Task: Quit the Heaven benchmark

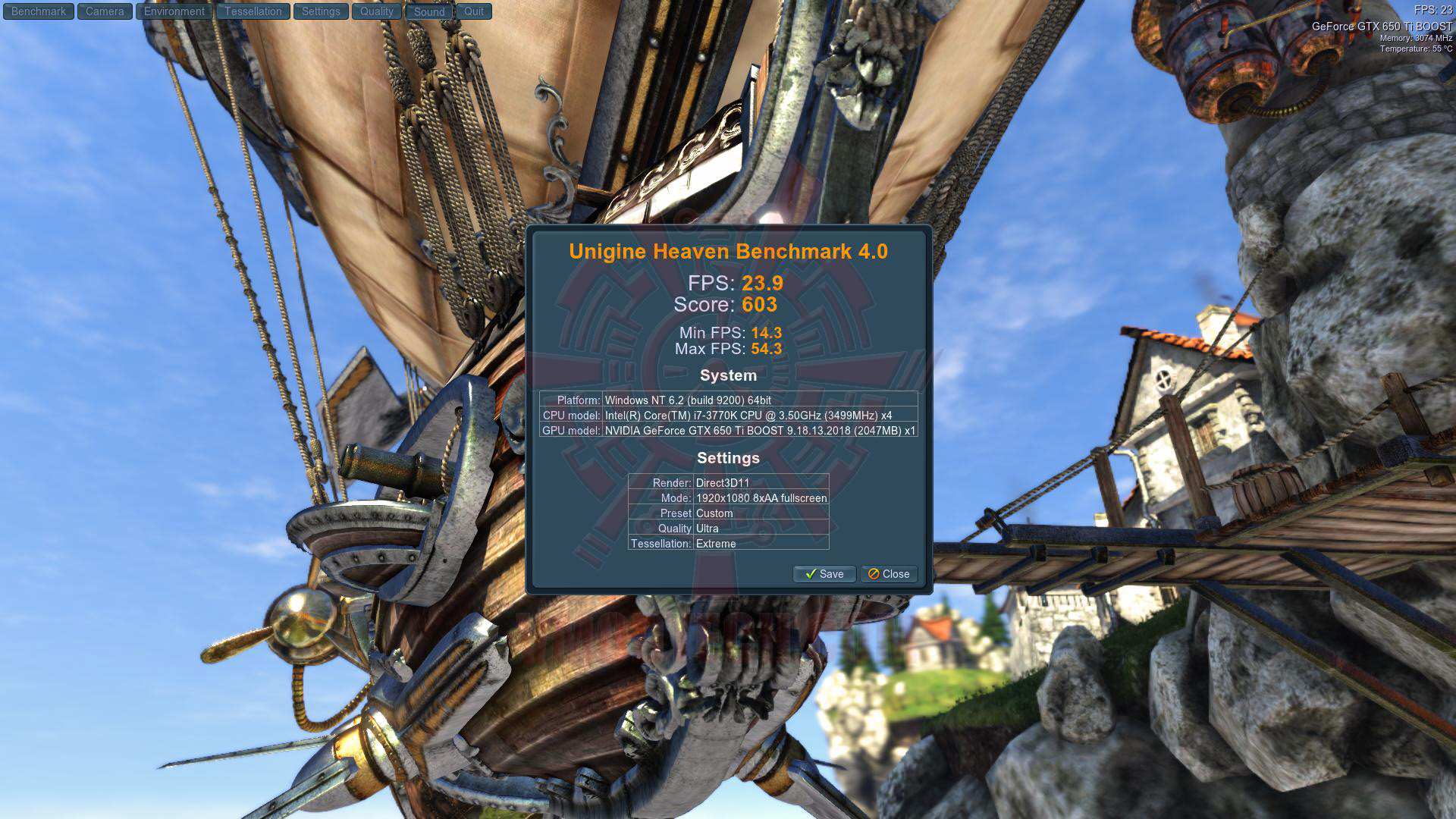Action: (x=474, y=11)
